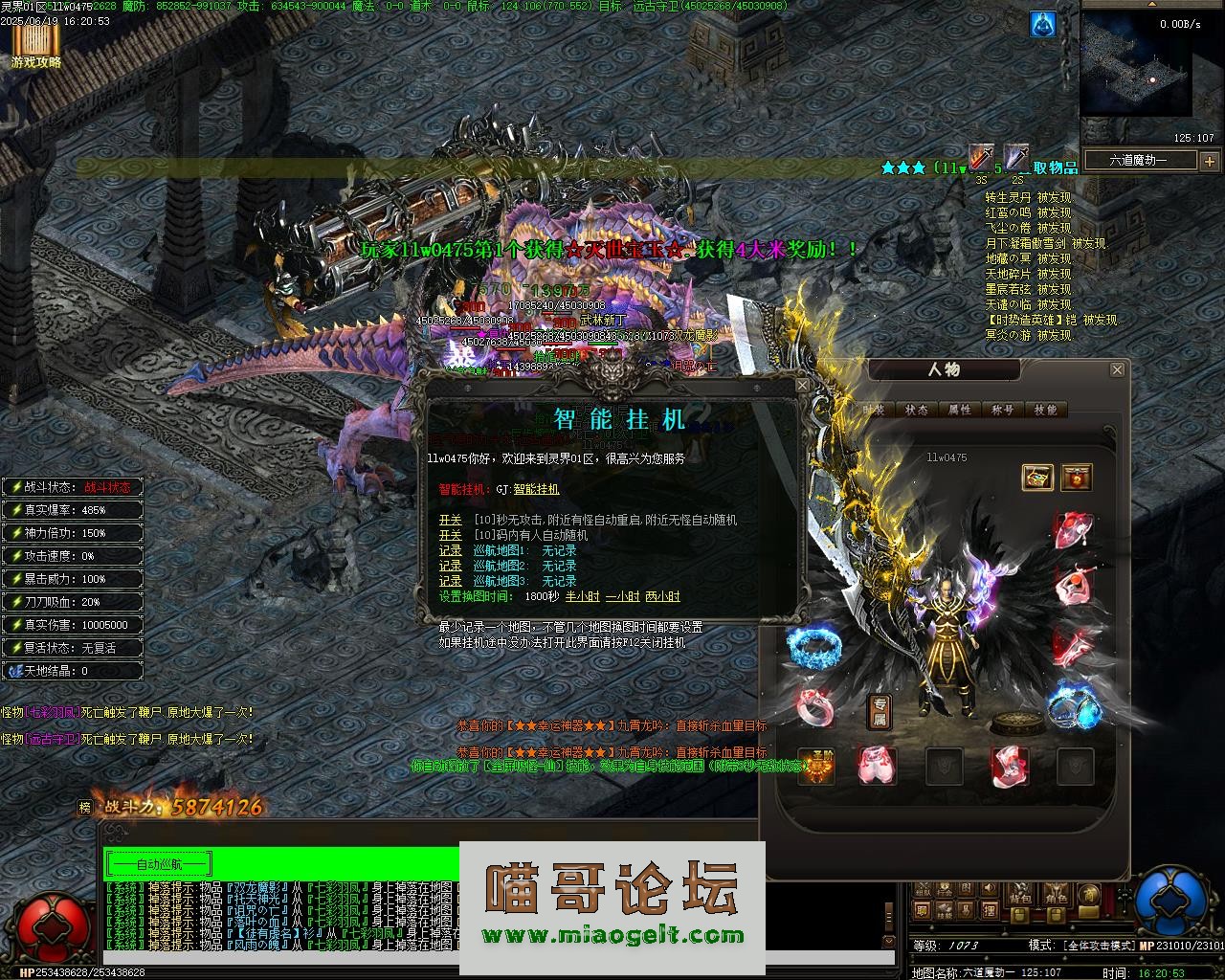Click the plus button beside 六道魔劫一

coord(1209,161)
